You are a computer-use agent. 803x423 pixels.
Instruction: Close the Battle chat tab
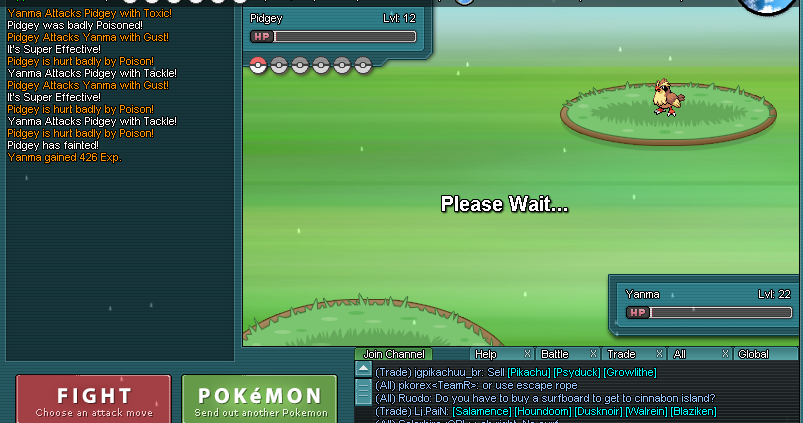[593, 354]
